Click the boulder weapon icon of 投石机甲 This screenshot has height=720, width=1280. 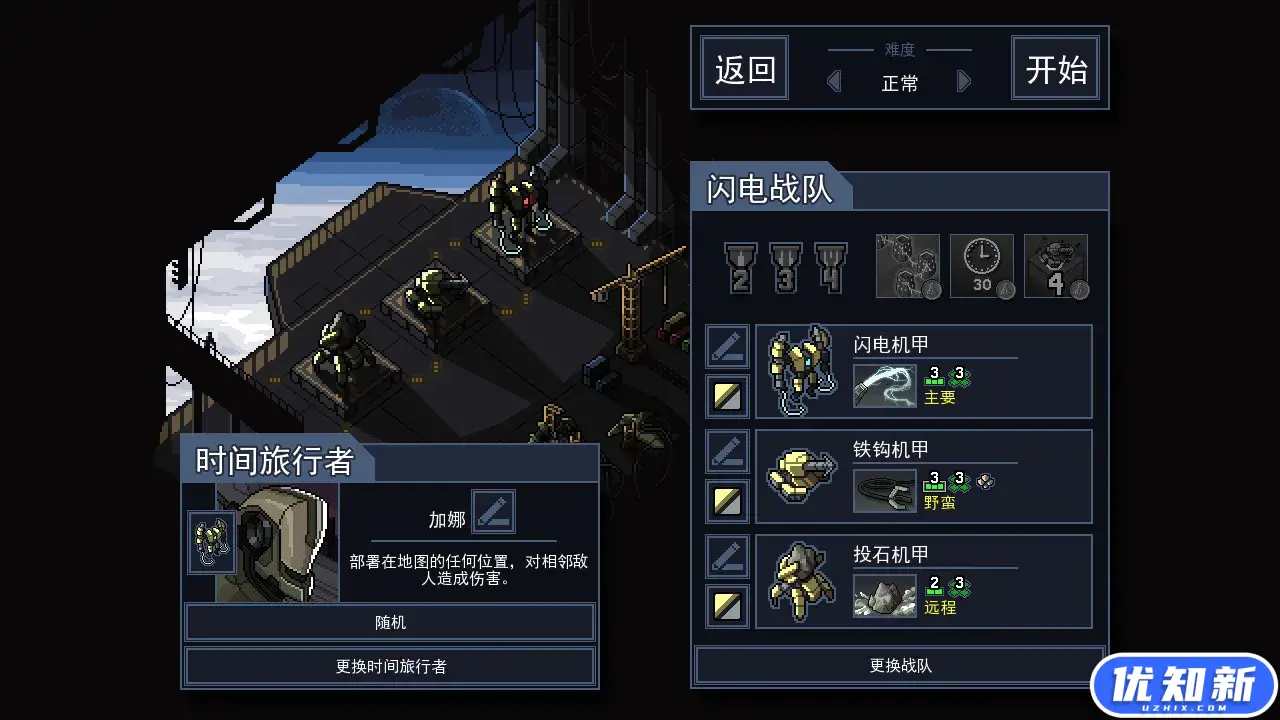(884, 593)
